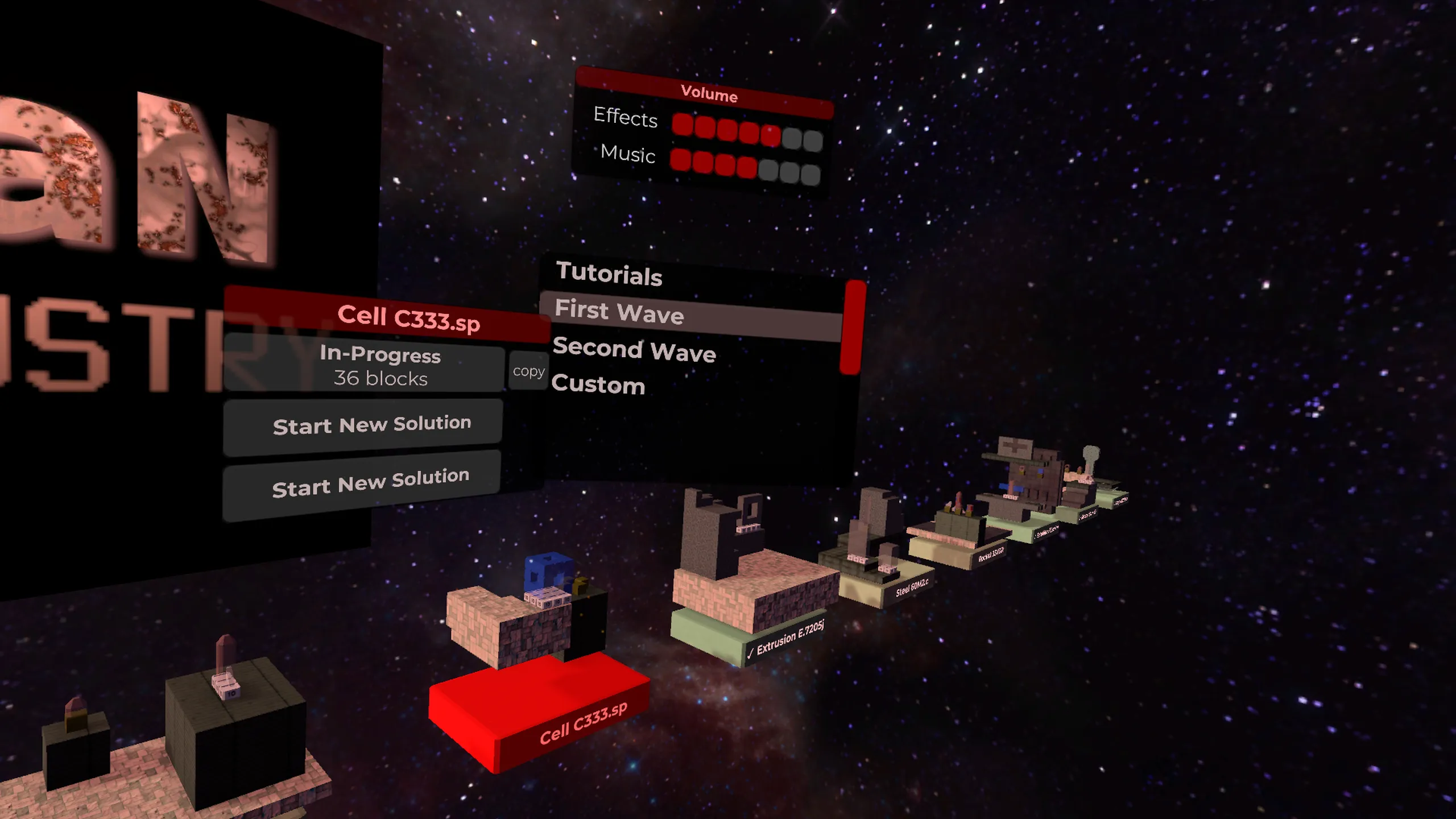Select the red Cell C333.sp level pedestal
Screen dimensions: 1456x819
(x=537, y=711)
